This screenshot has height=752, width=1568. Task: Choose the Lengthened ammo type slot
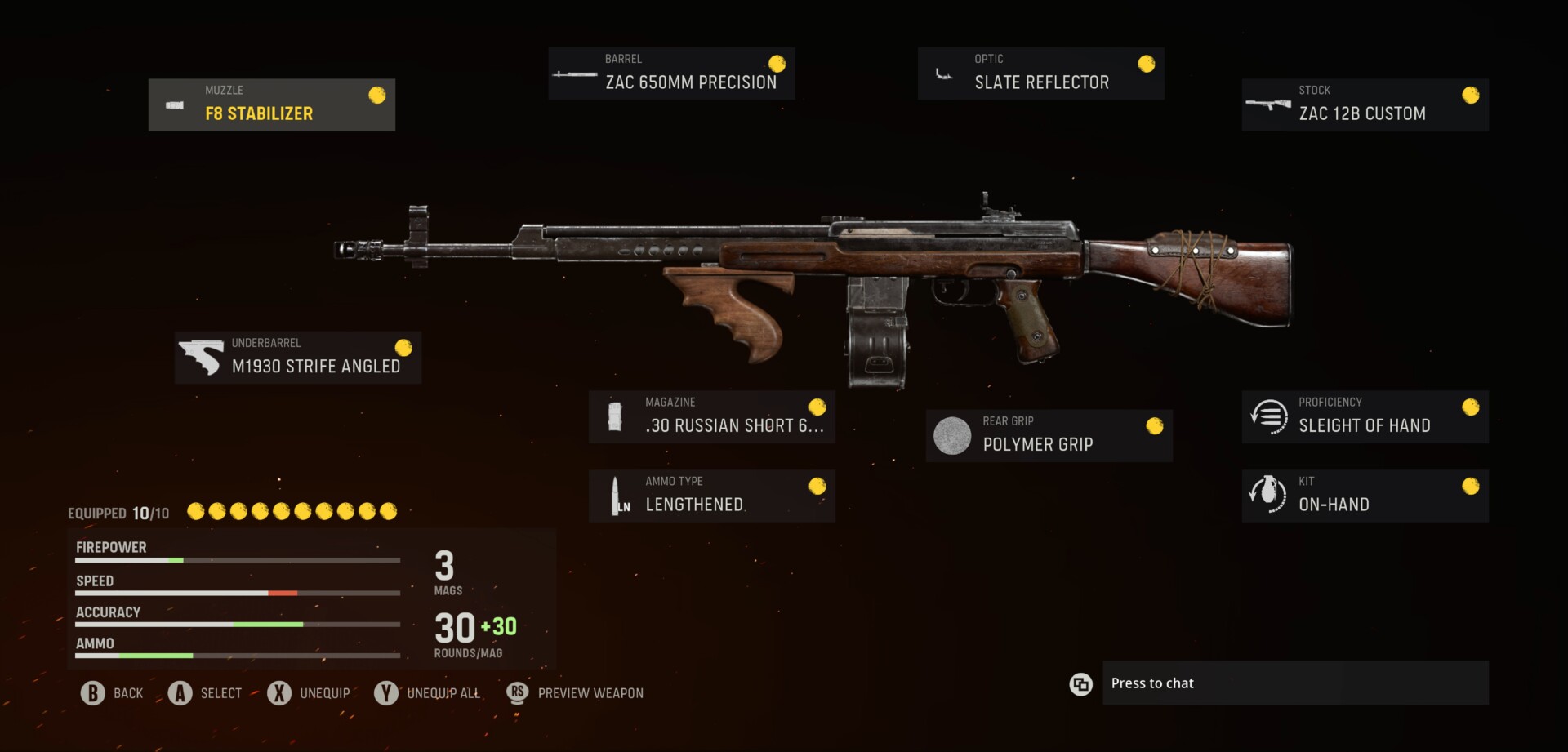(x=711, y=496)
